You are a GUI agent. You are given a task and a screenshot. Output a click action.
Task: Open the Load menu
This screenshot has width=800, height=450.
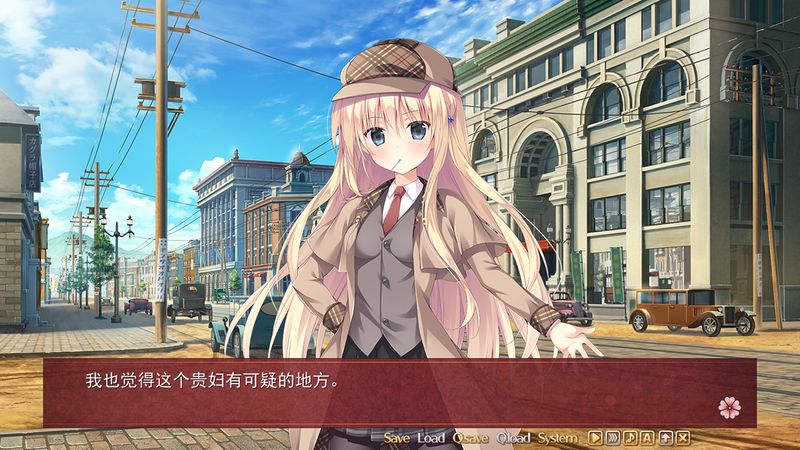tap(431, 438)
